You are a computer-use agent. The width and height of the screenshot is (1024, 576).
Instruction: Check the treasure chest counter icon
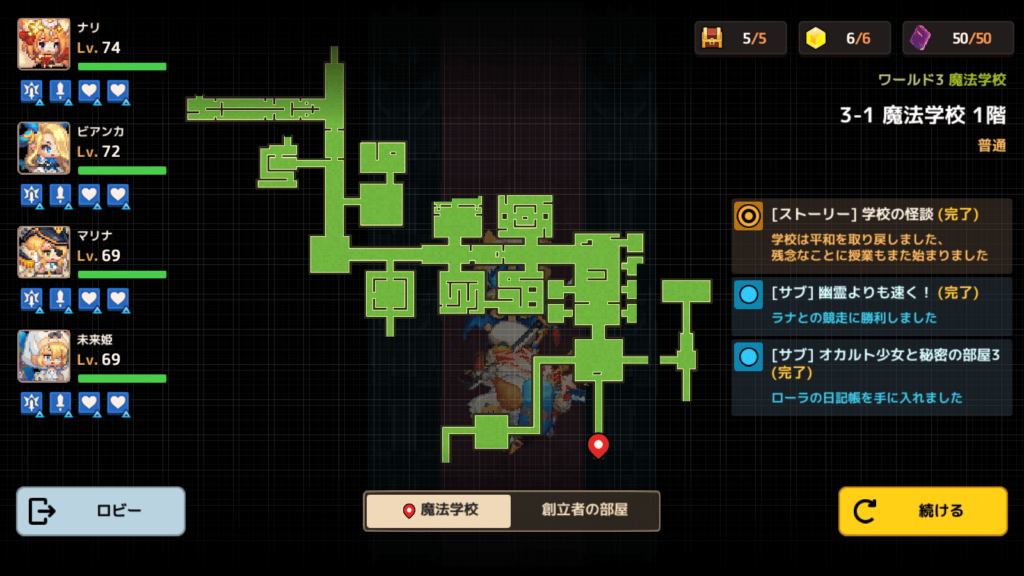click(713, 38)
